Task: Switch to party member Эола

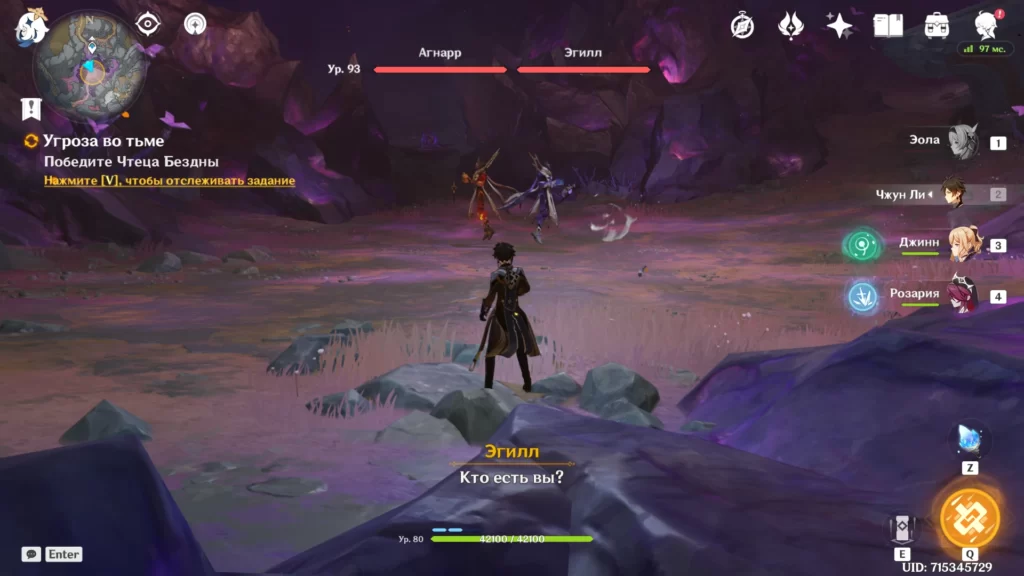Action: 962,142
